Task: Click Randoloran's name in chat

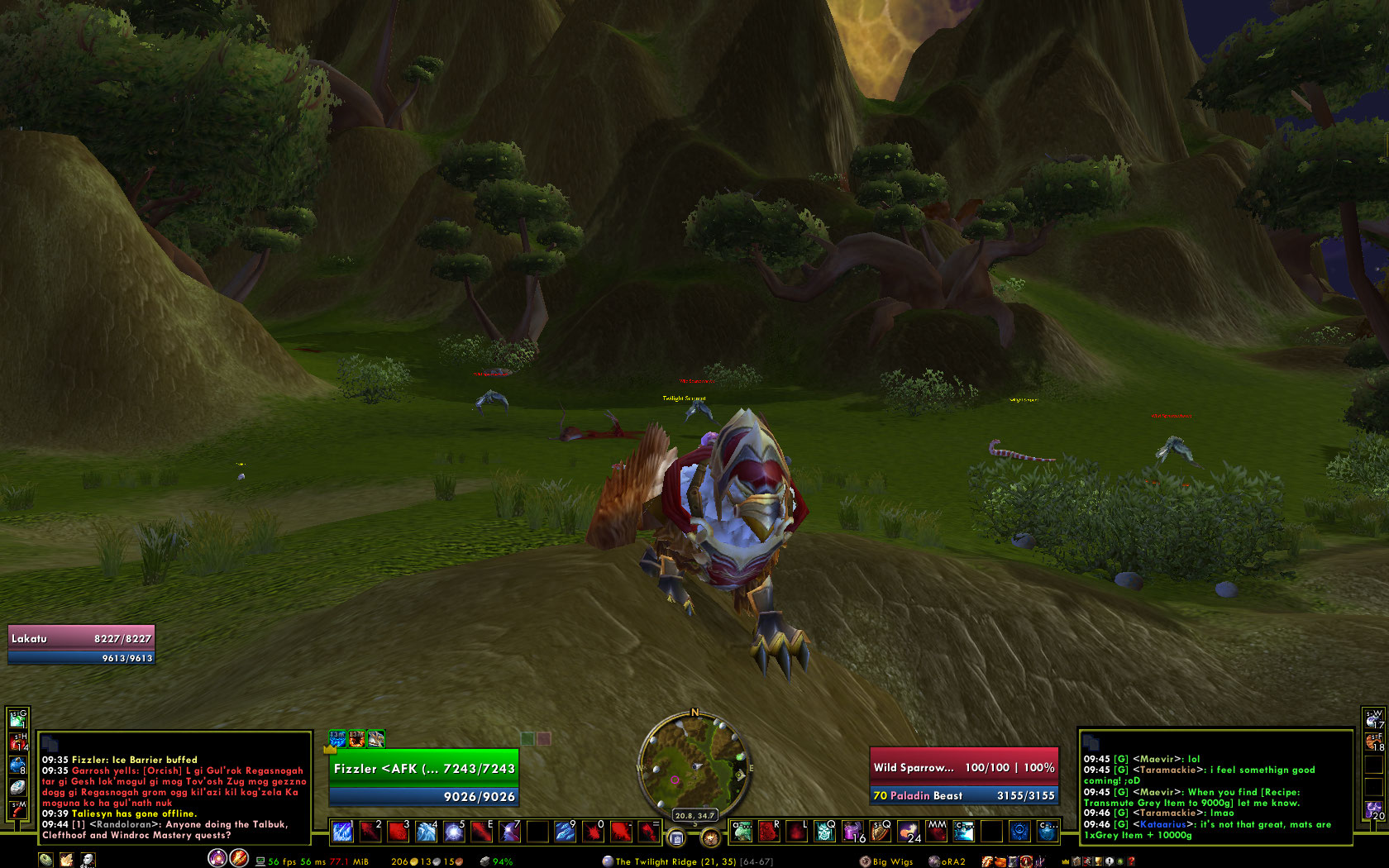Action: (125, 824)
